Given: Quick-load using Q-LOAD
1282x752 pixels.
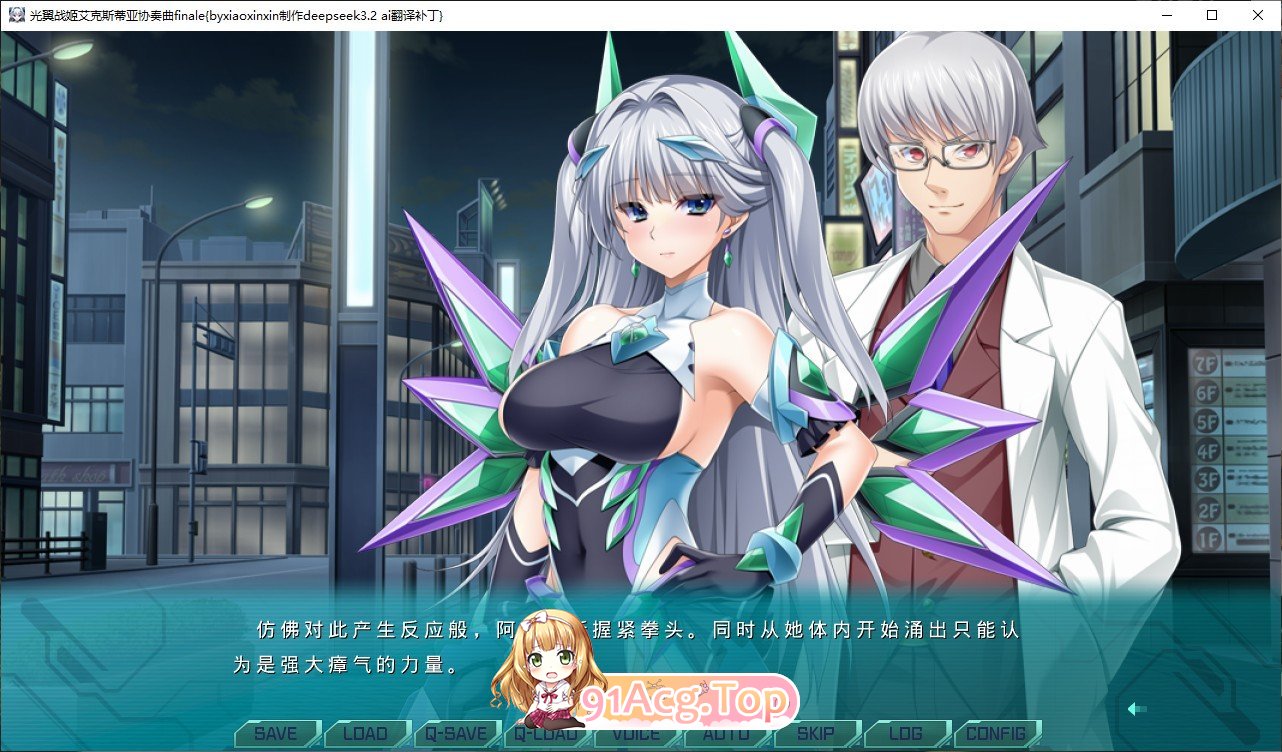Looking at the screenshot, I should (549, 733).
